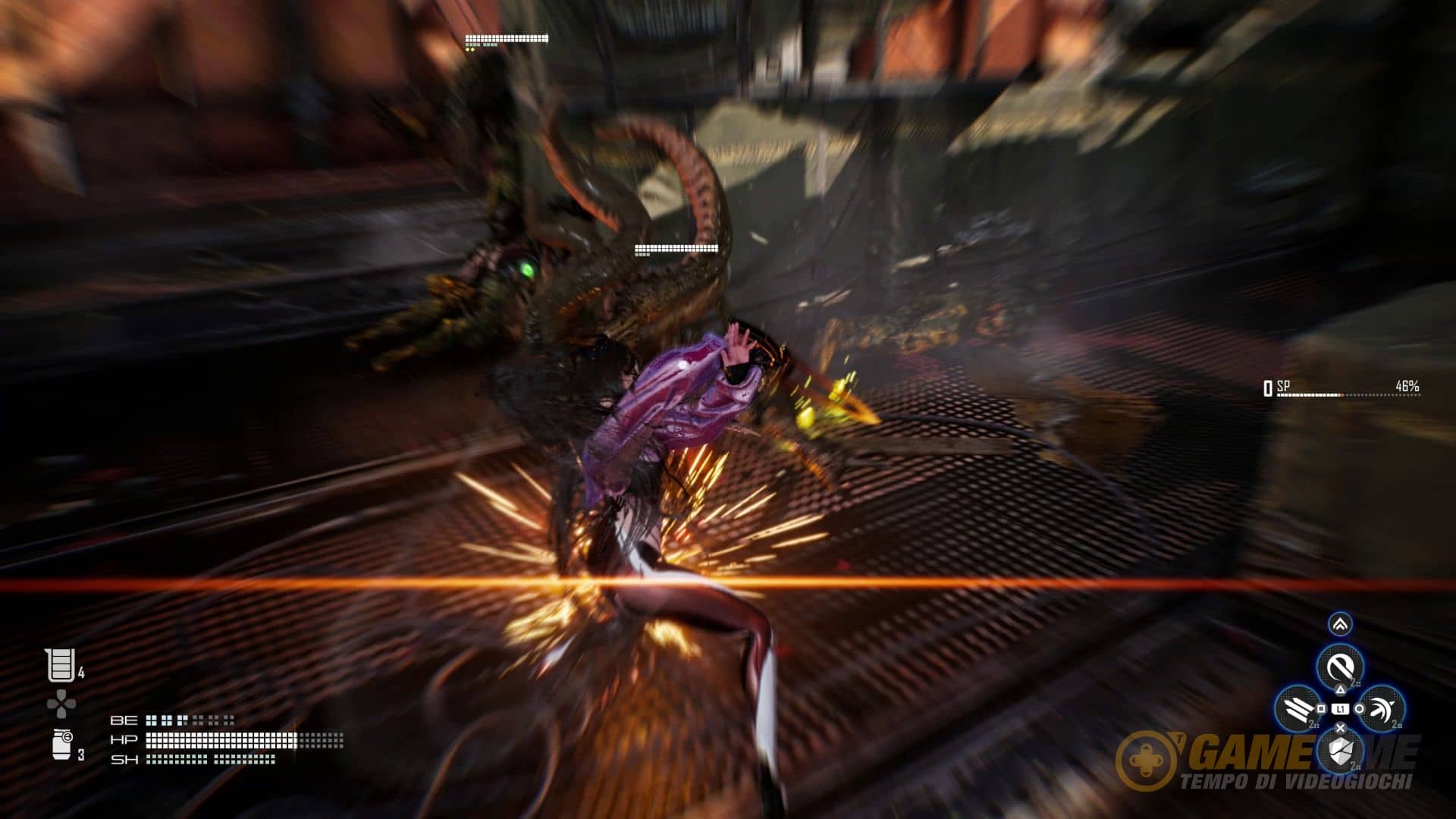This screenshot has height=819, width=1456.
Task: Activate the top curved-blade skill
Action: click(1340, 667)
